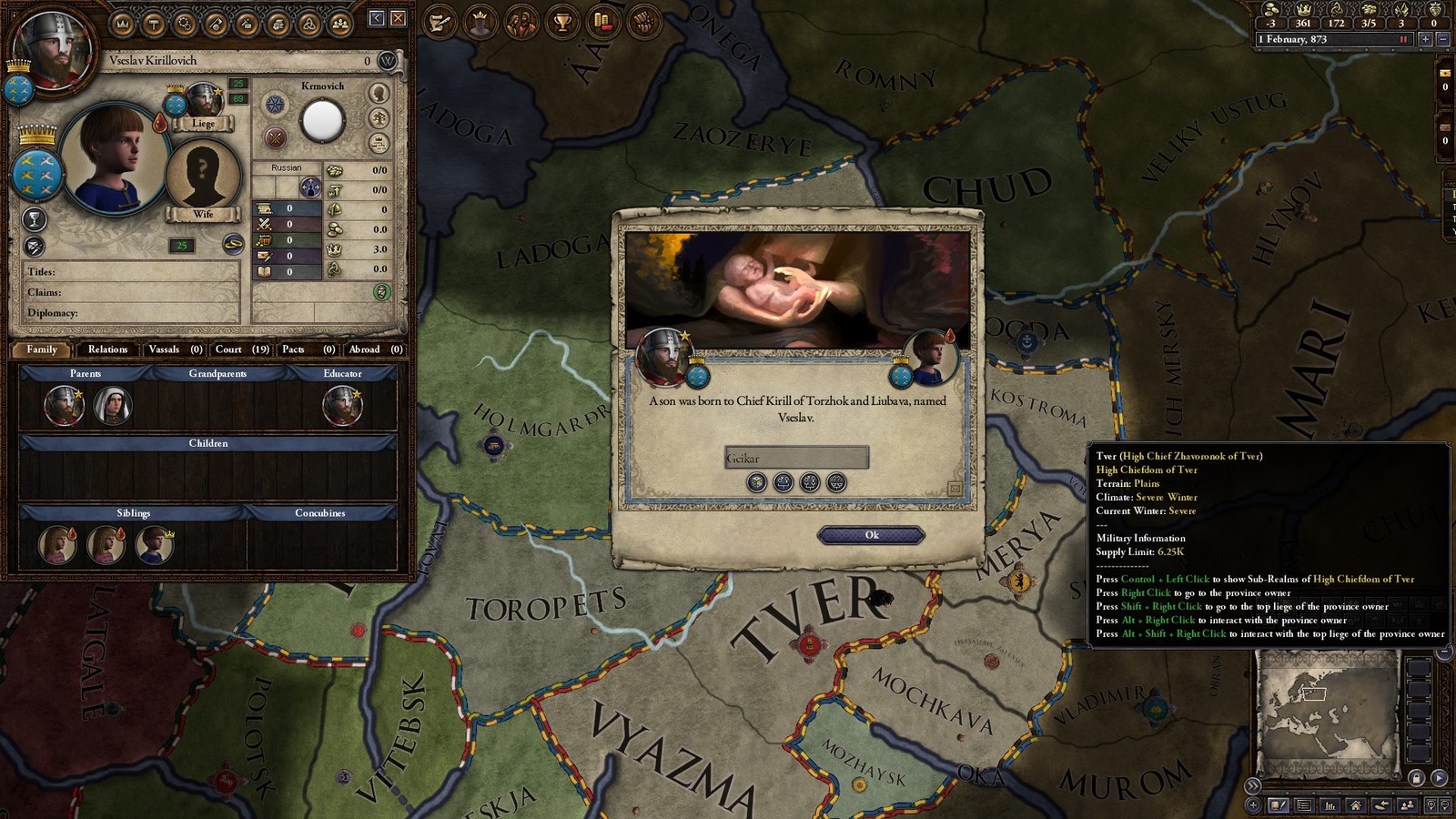
Task: Increase game speed with the plus button
Action: point(1426,39)
